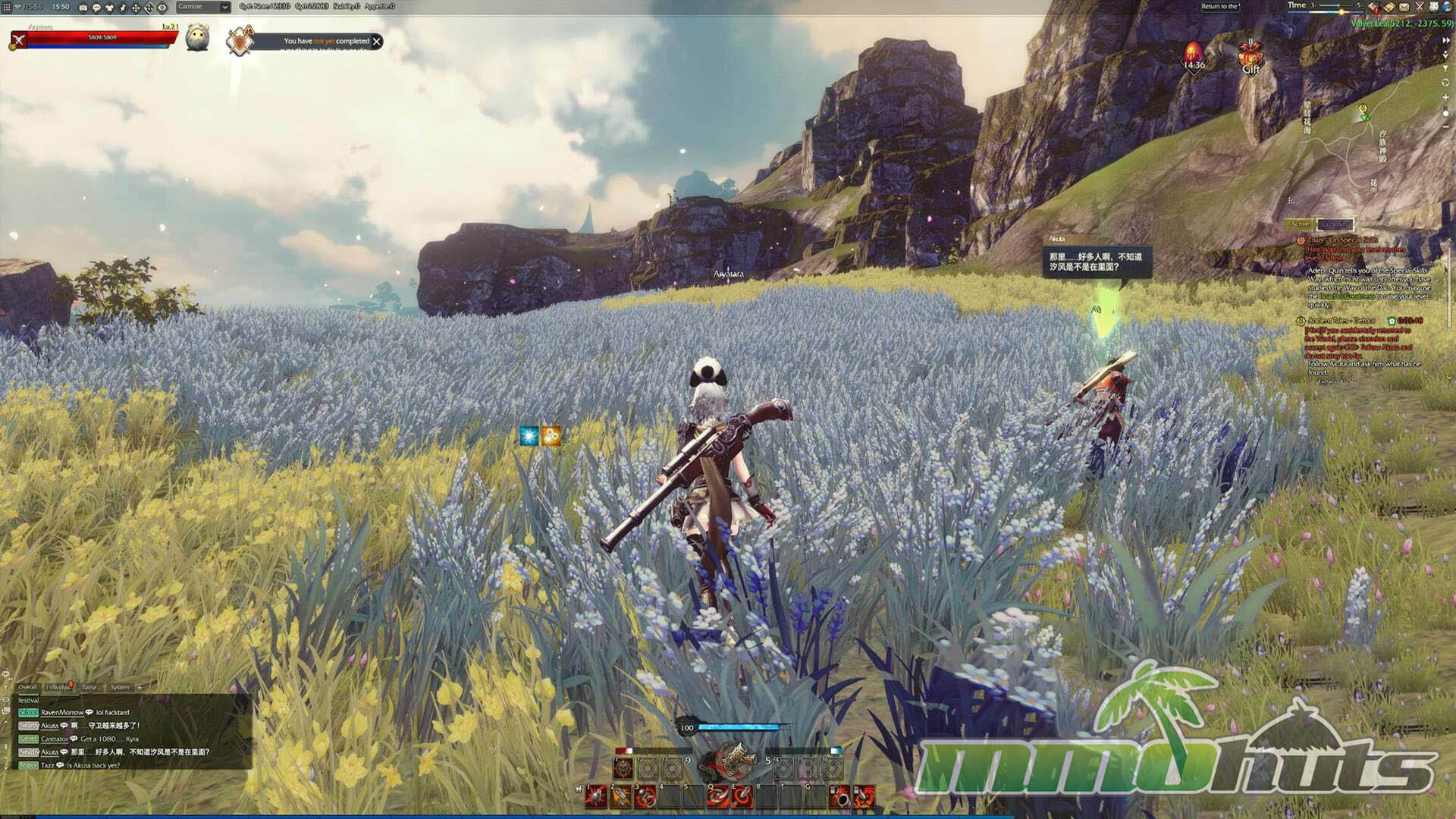Viewport: 1456px width, 819px height.
Task: Switch chat to the Battle tab
Action: pyautogui.click(x=89, y=687)
